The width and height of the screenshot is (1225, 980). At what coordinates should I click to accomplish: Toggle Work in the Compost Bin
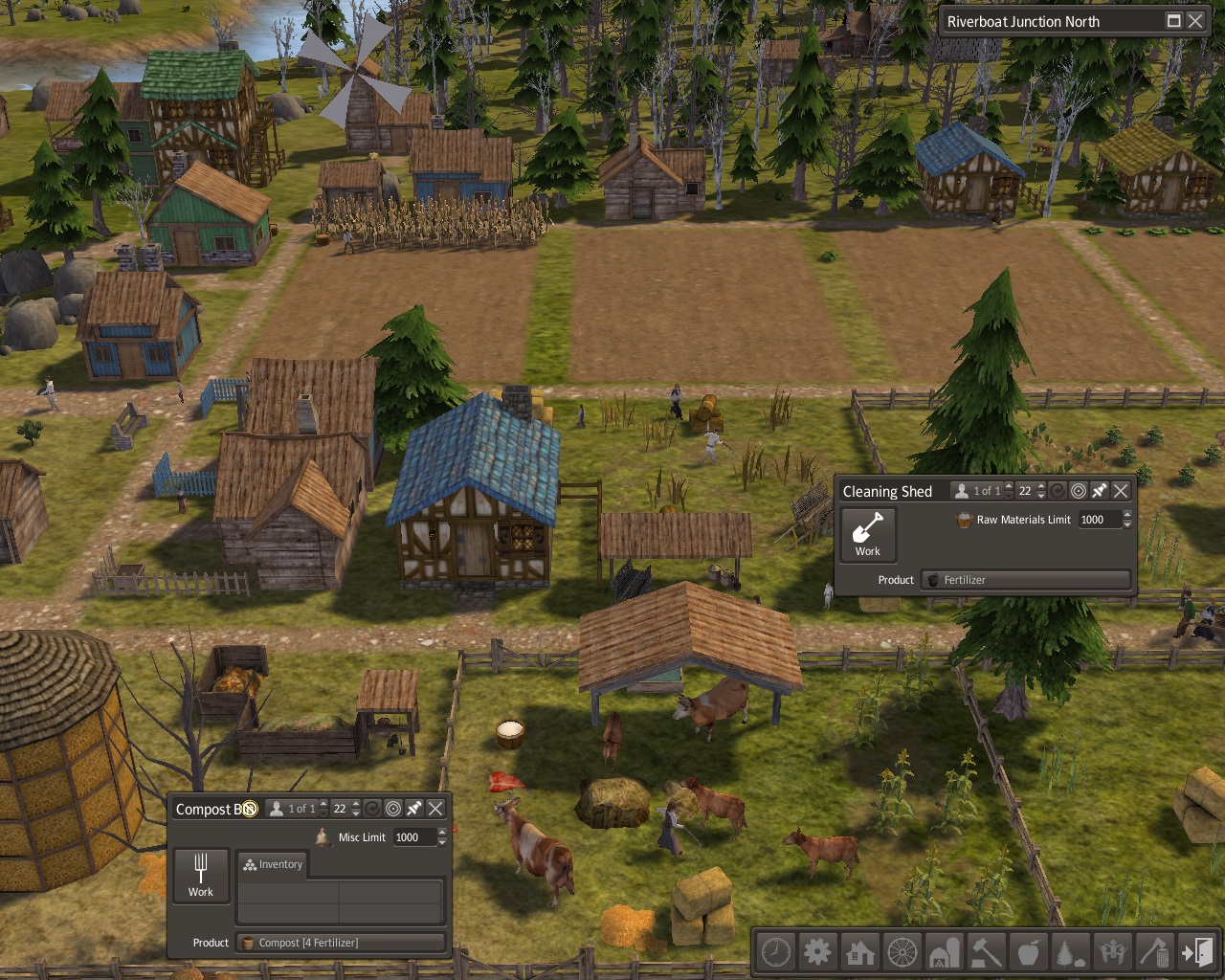point(201,875)
